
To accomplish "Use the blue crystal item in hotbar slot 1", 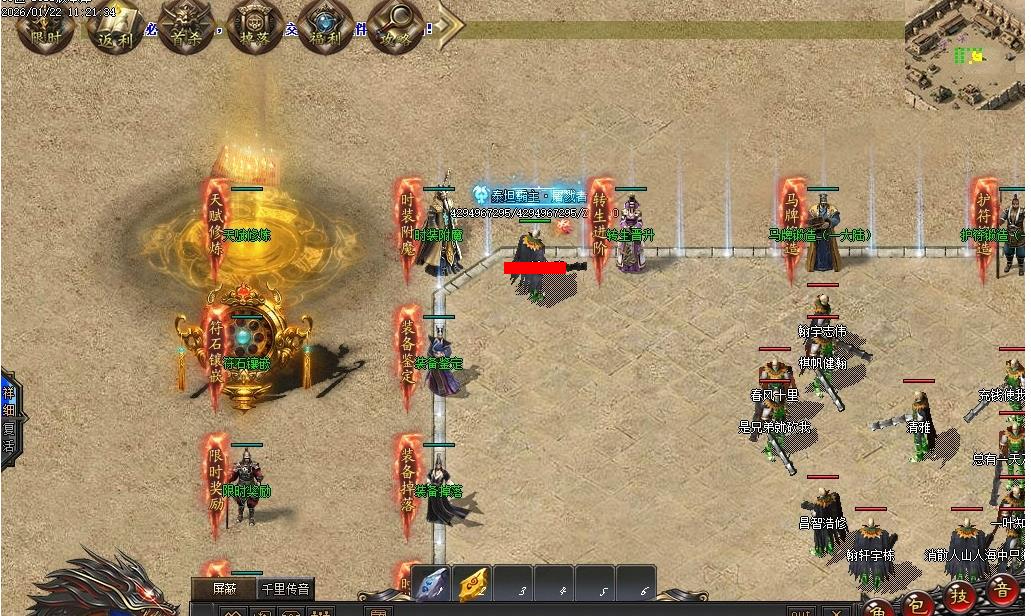I will [431, 586].
